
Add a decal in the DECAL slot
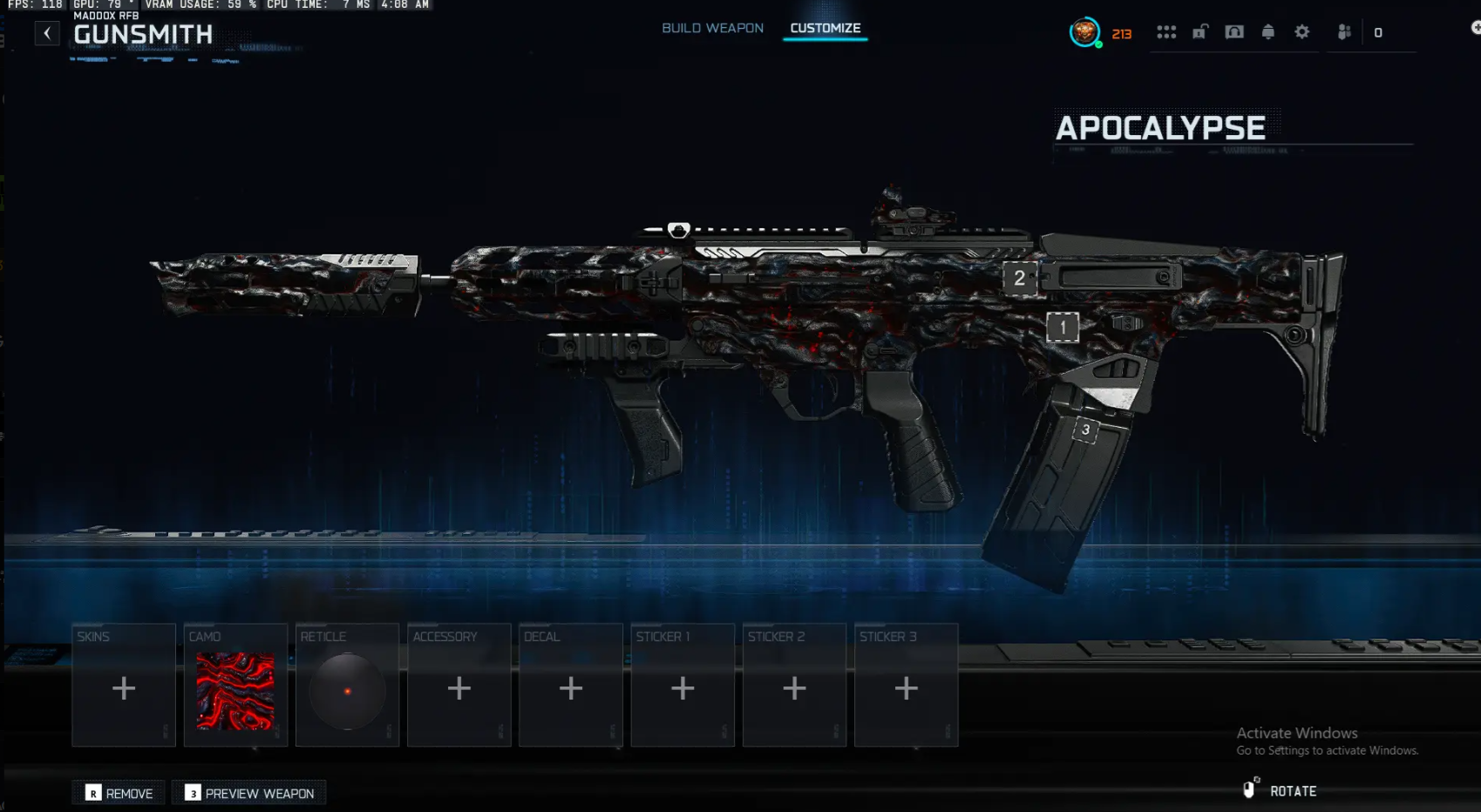570,687
